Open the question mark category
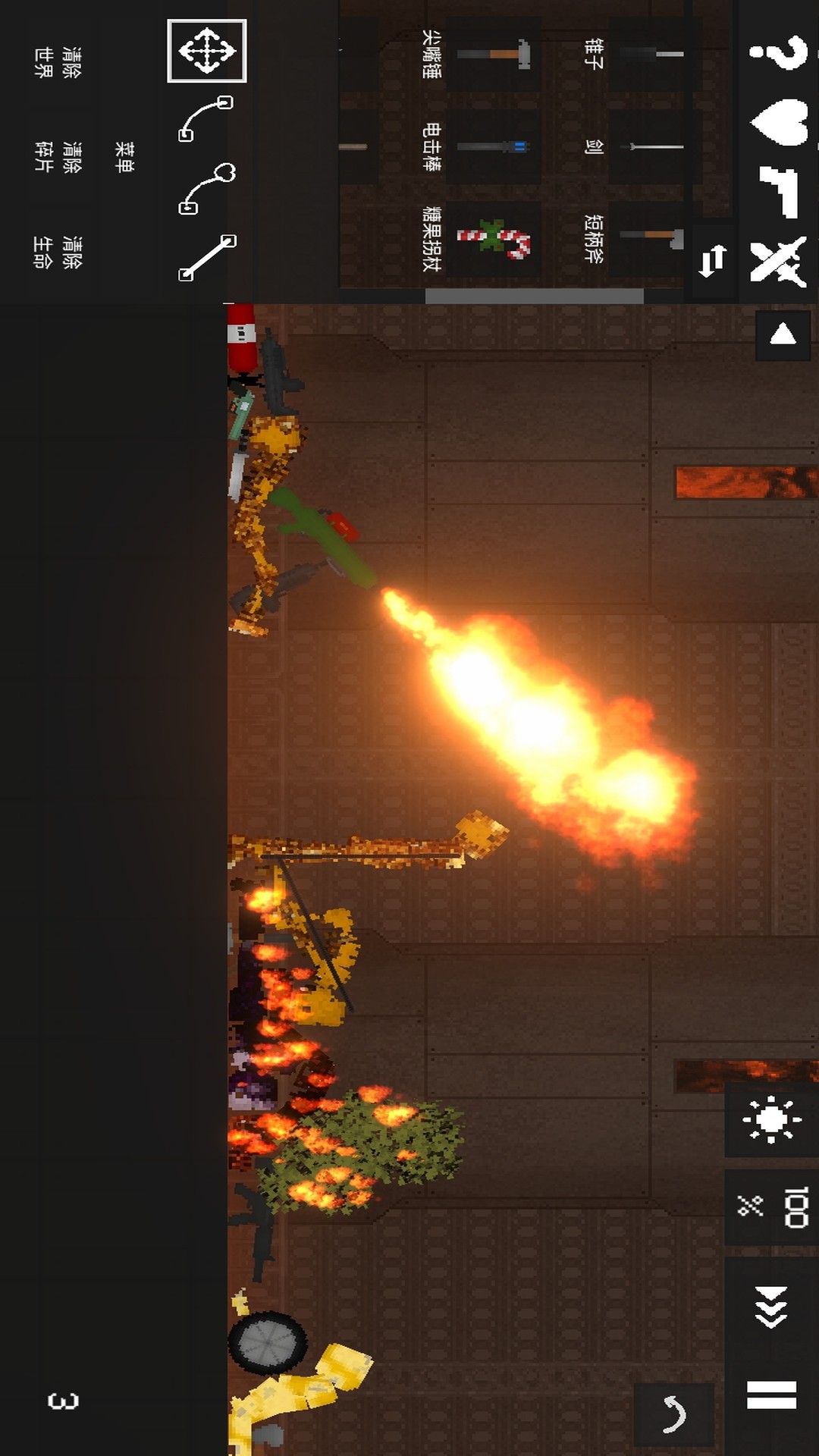819x1456 pixels. click(778, 52)
